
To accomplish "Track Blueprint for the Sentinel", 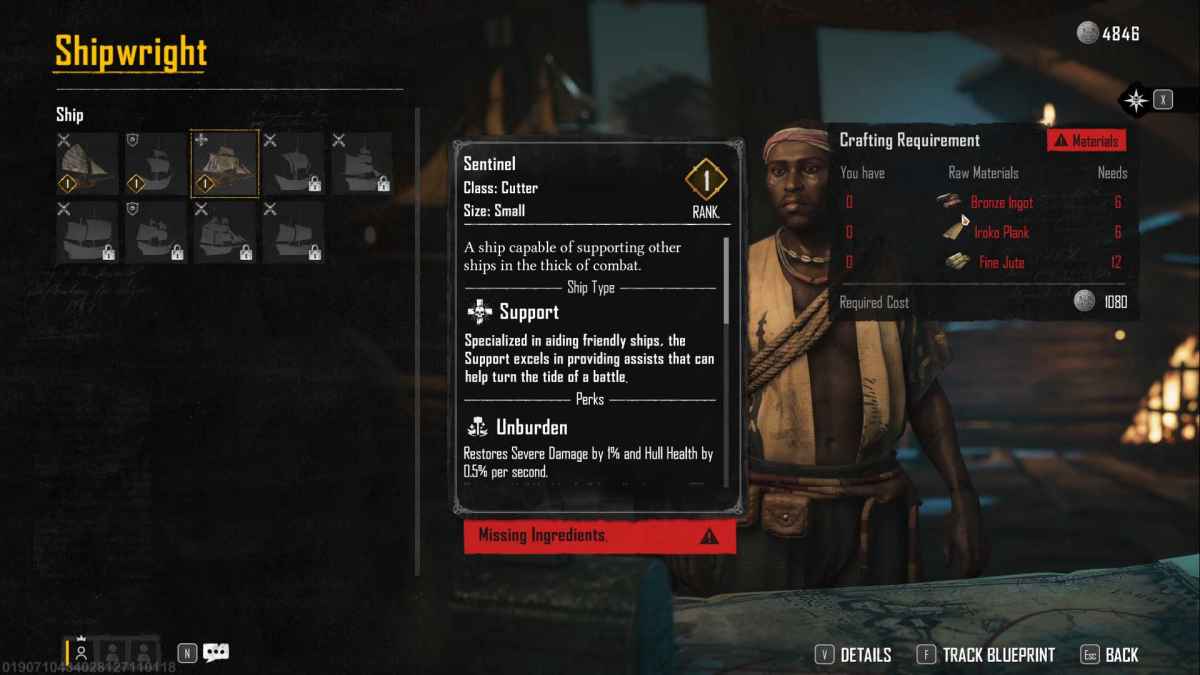I will pos(987,655).
